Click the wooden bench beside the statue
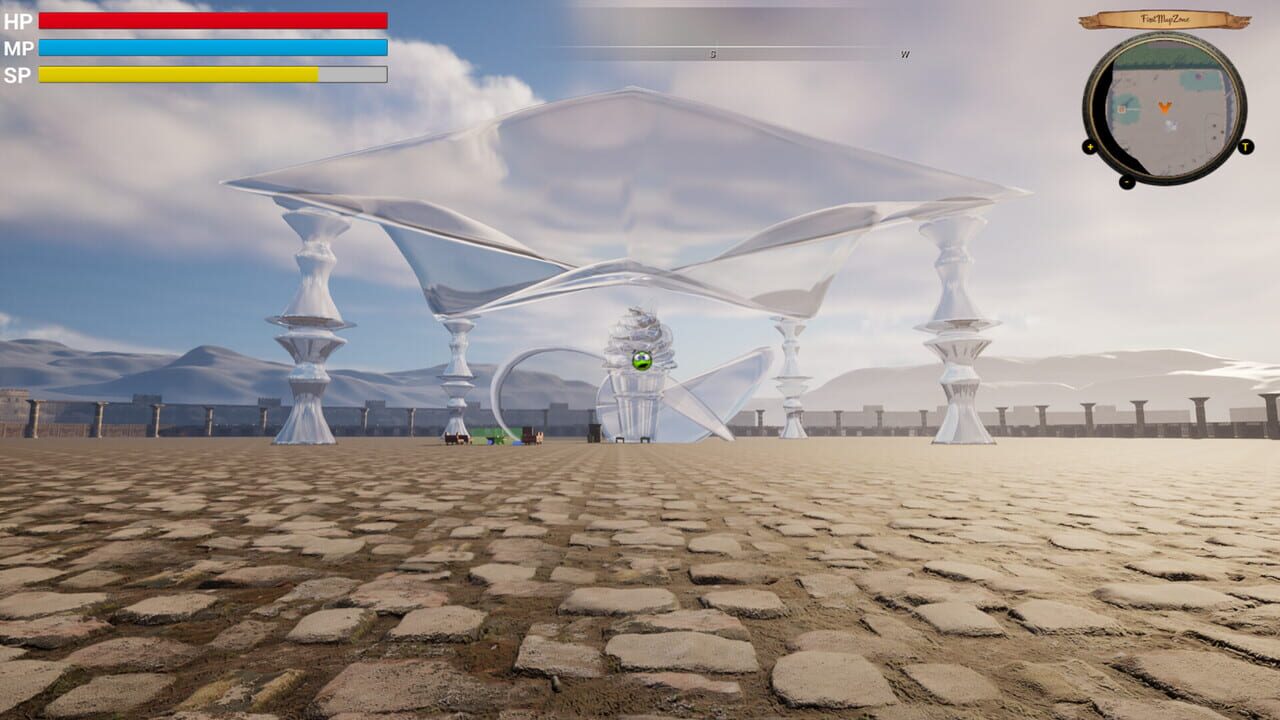Image resolution: width=1280 pixels, height=720 pixels. [620, 438]
